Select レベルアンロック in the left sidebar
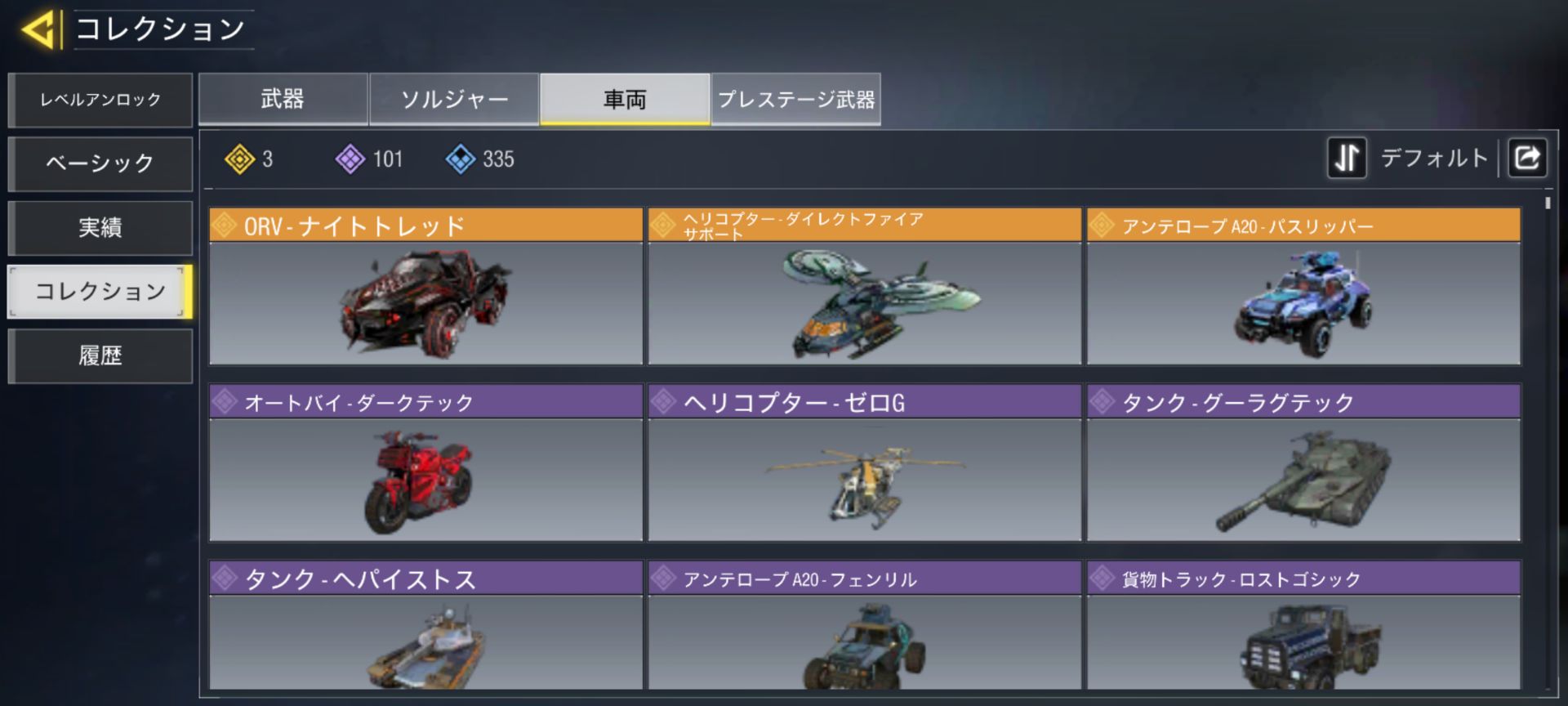The height and width of the screenshot is (706, 1568). point(100,100)
